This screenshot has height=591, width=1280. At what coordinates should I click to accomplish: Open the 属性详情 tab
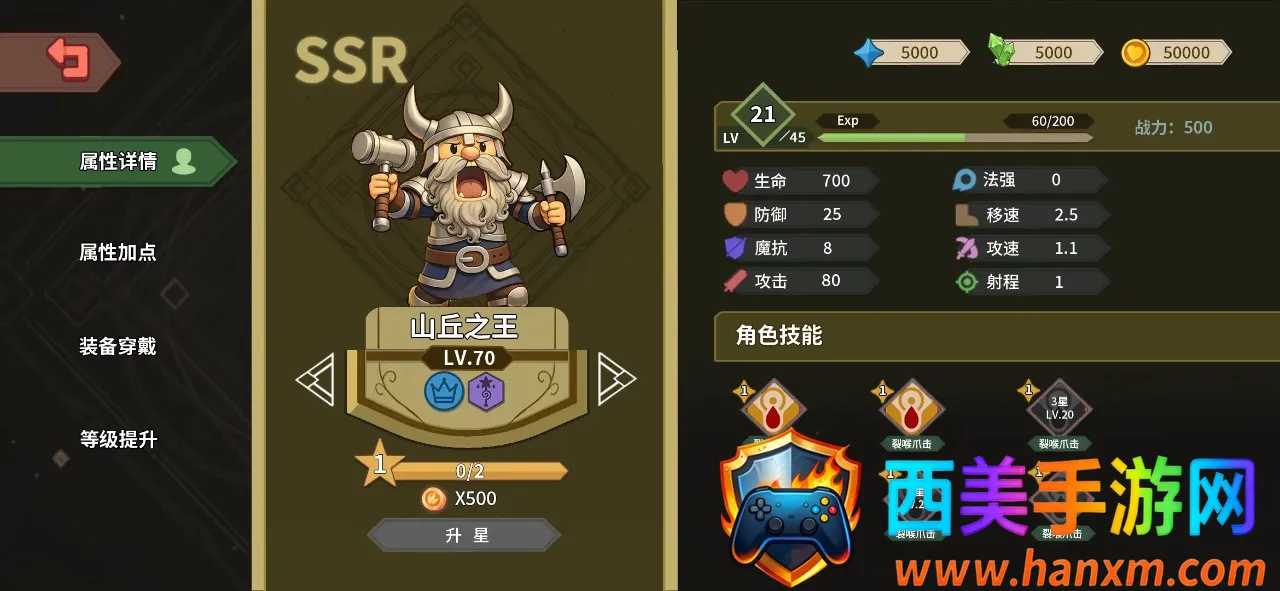point(118,162)
